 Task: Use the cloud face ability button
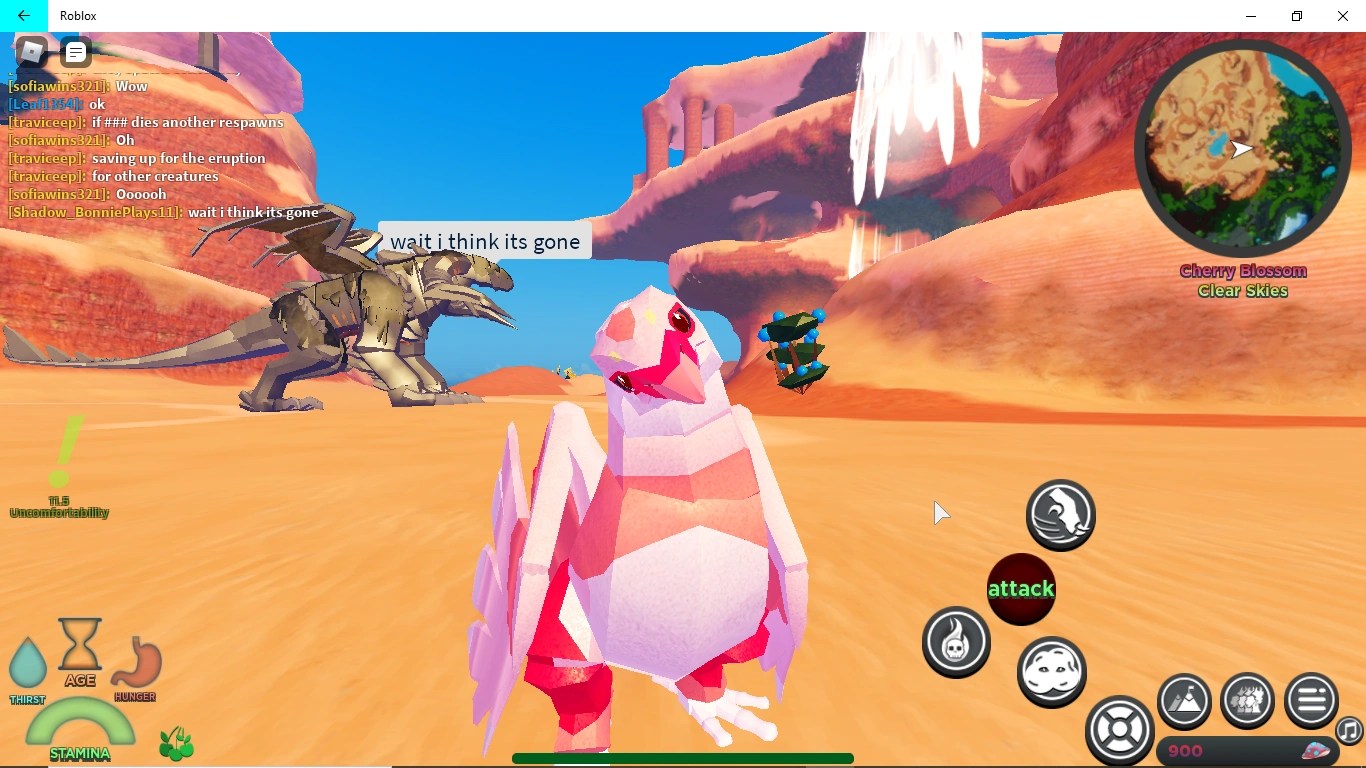tap(1051, 671)
